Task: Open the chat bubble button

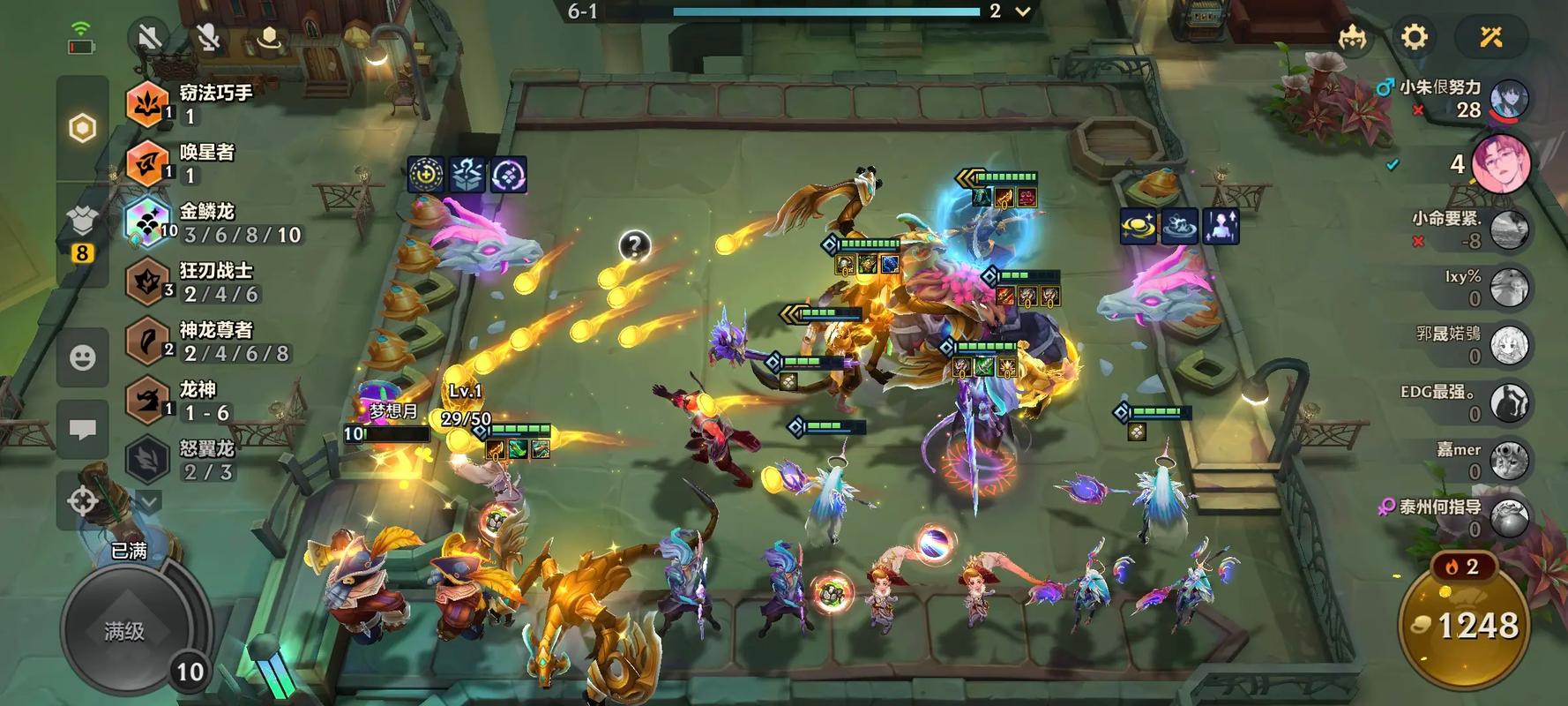Action: click(x=82, y=430)
